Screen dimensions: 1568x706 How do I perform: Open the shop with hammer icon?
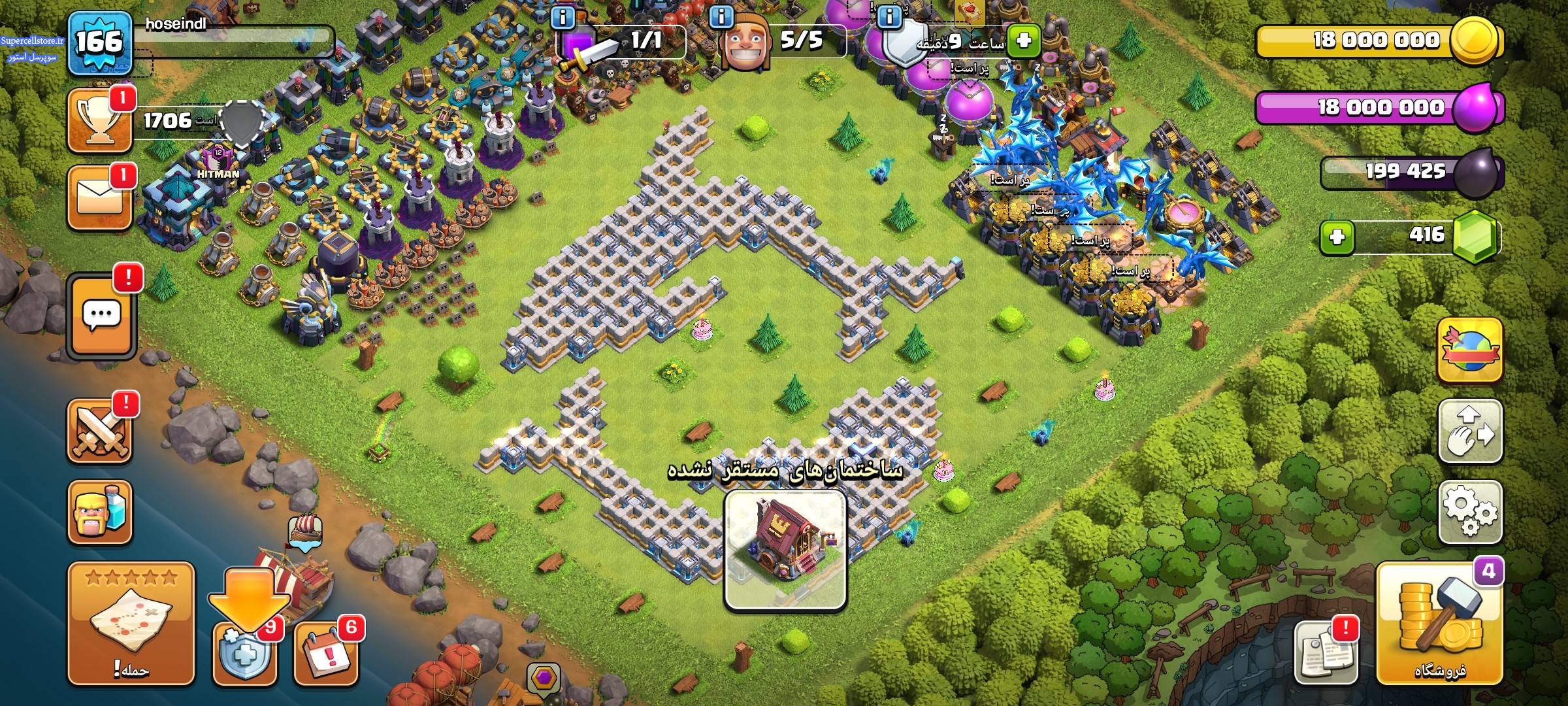(x=1439, y=624)
